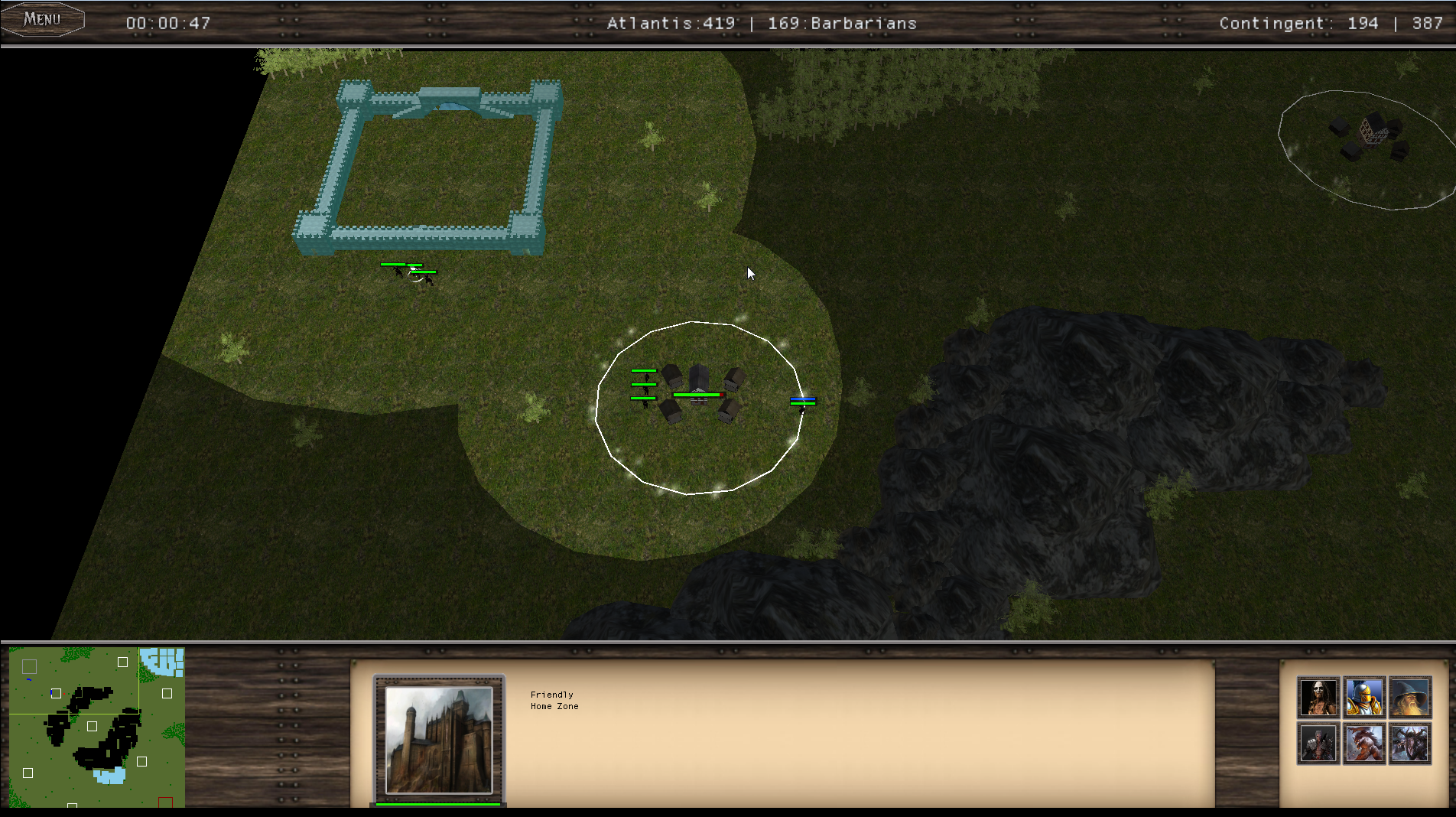Choose the antlered forest creature portrait
The image size is (1456, 817).
pos(1410,744)
